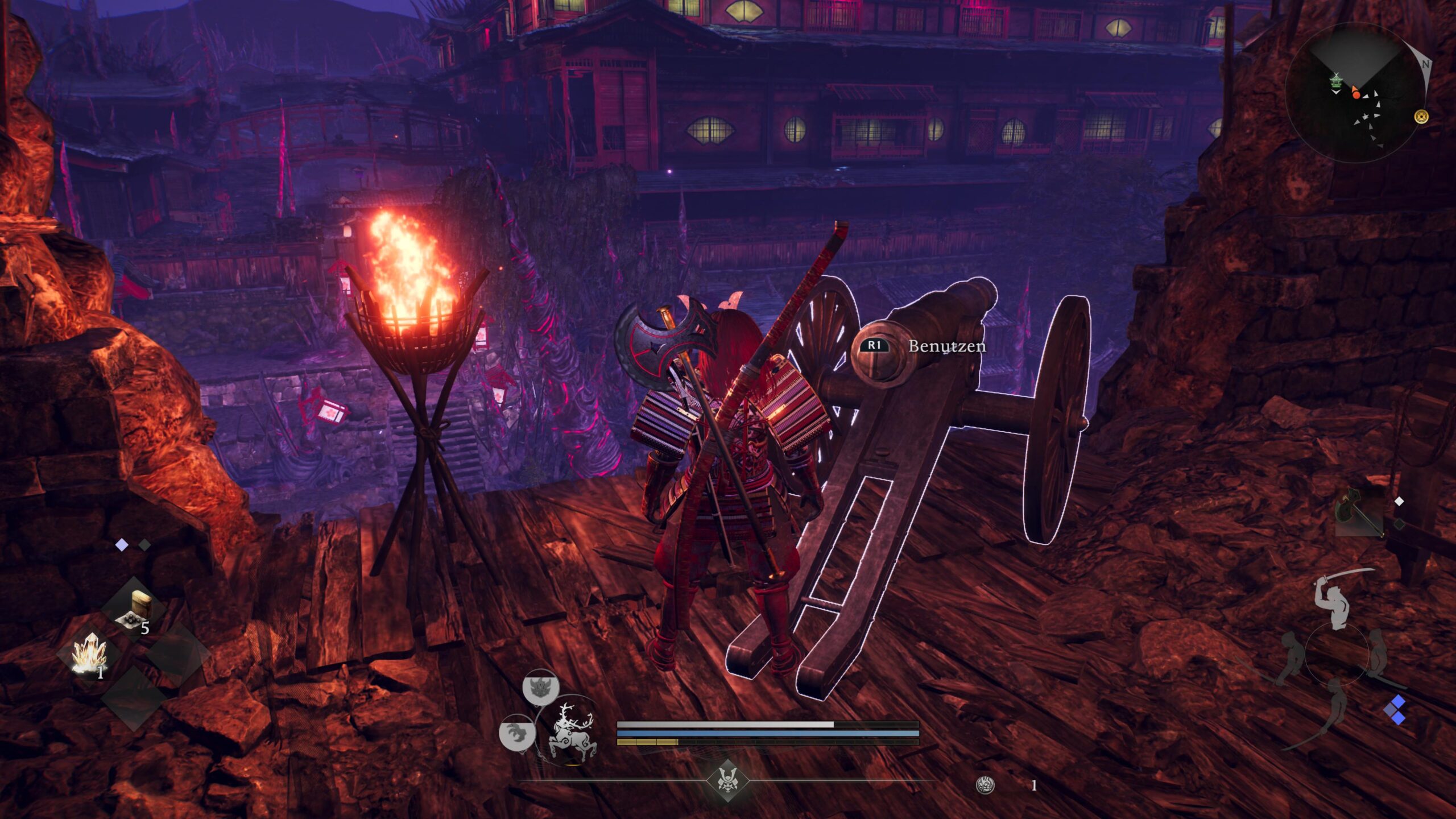The image size is (1456, 819).
Task: Select the green shrine marker on minimap
Action: [1335, 82]
